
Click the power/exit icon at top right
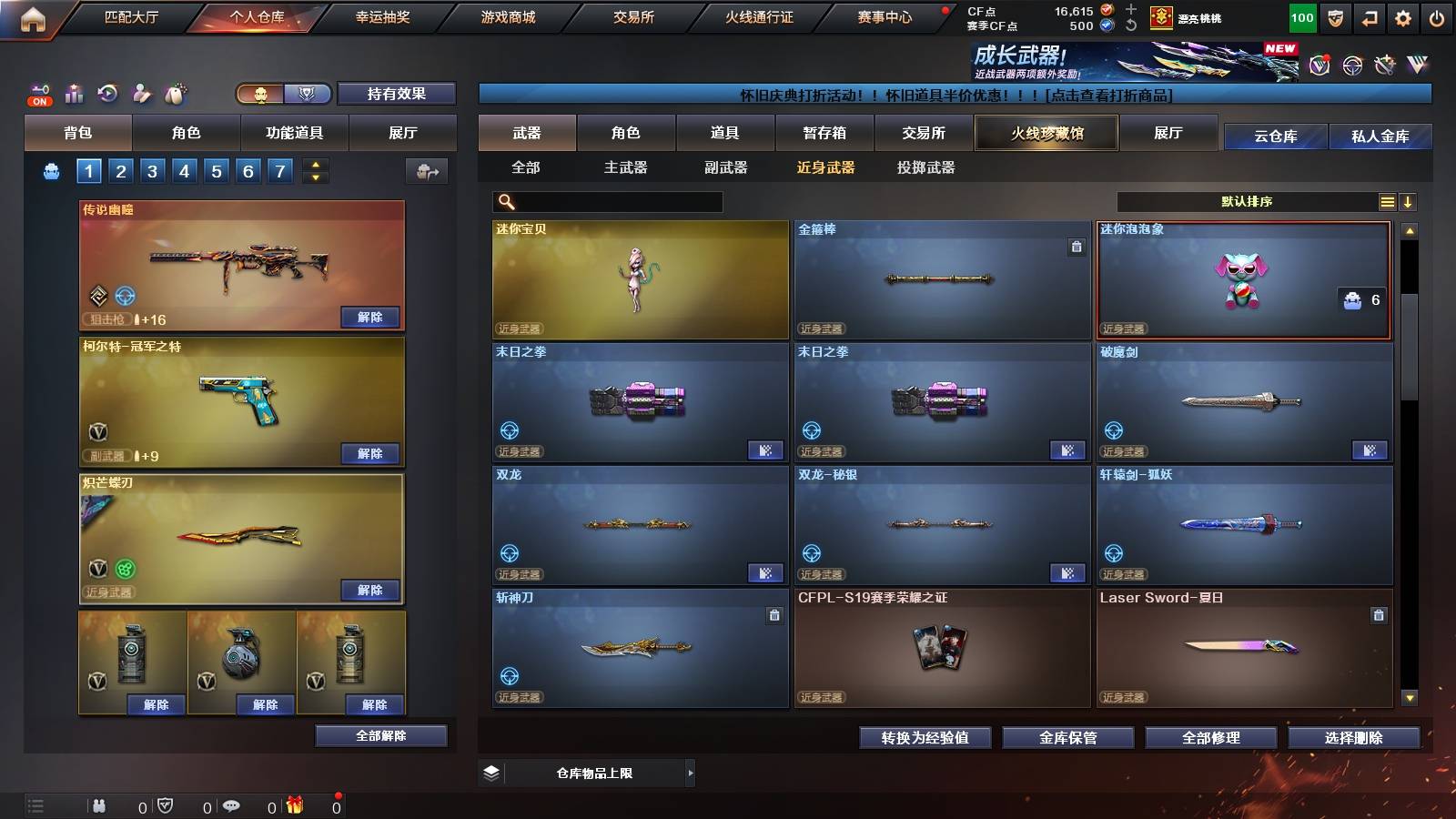click(x=1436, y=18)
